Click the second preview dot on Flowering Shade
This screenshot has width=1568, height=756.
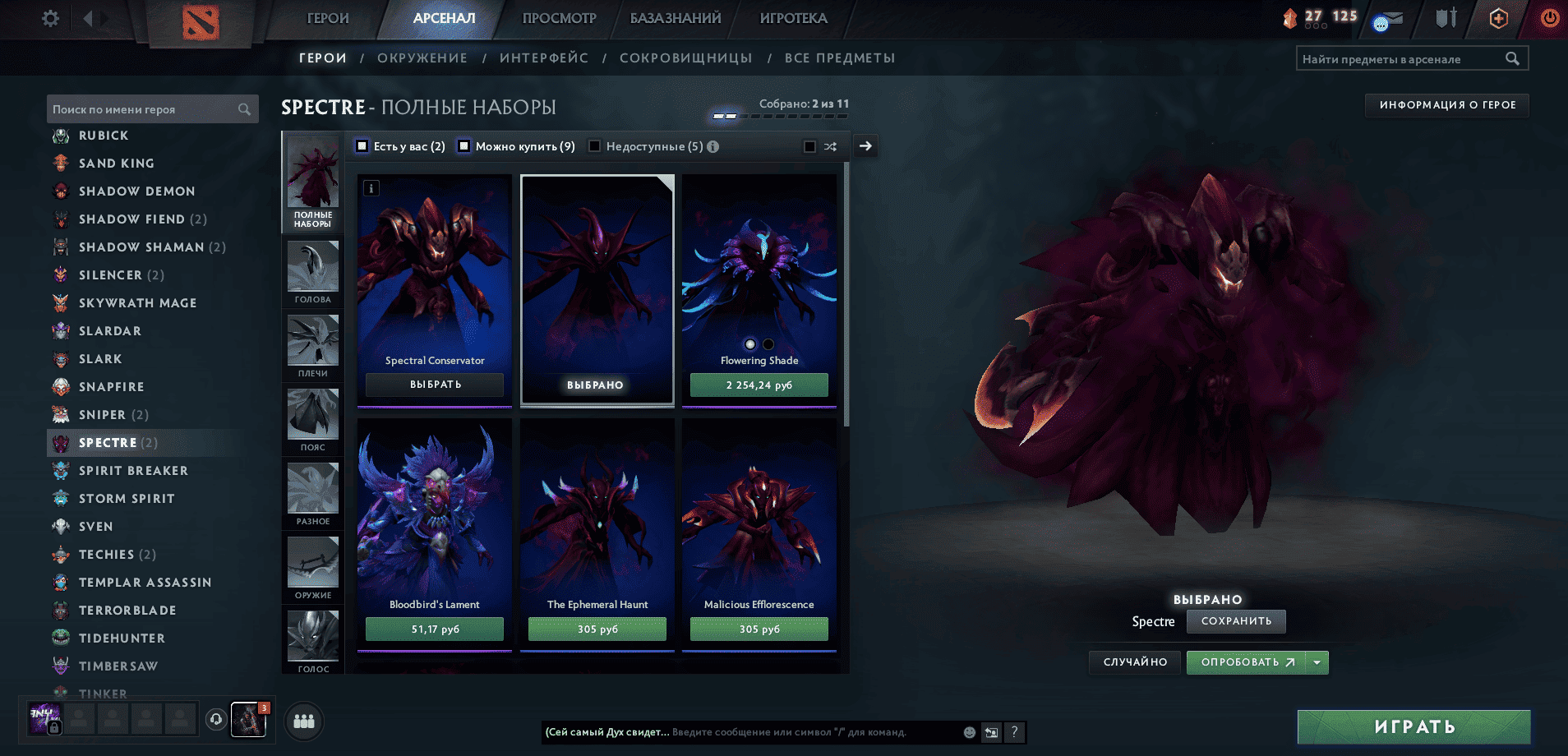tap(767, 343)
